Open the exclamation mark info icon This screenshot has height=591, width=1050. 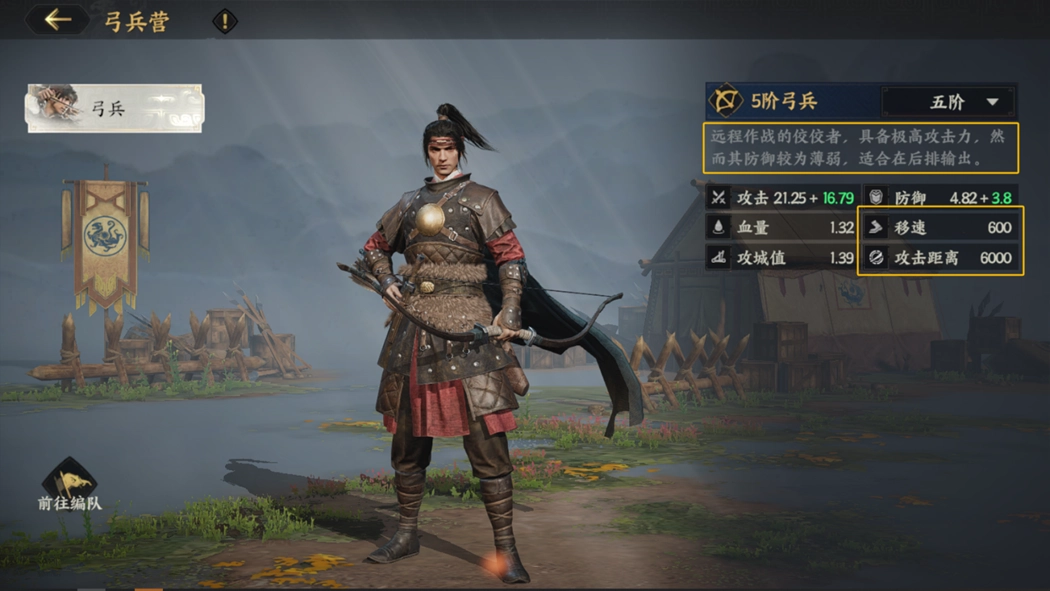click(225, 21)
